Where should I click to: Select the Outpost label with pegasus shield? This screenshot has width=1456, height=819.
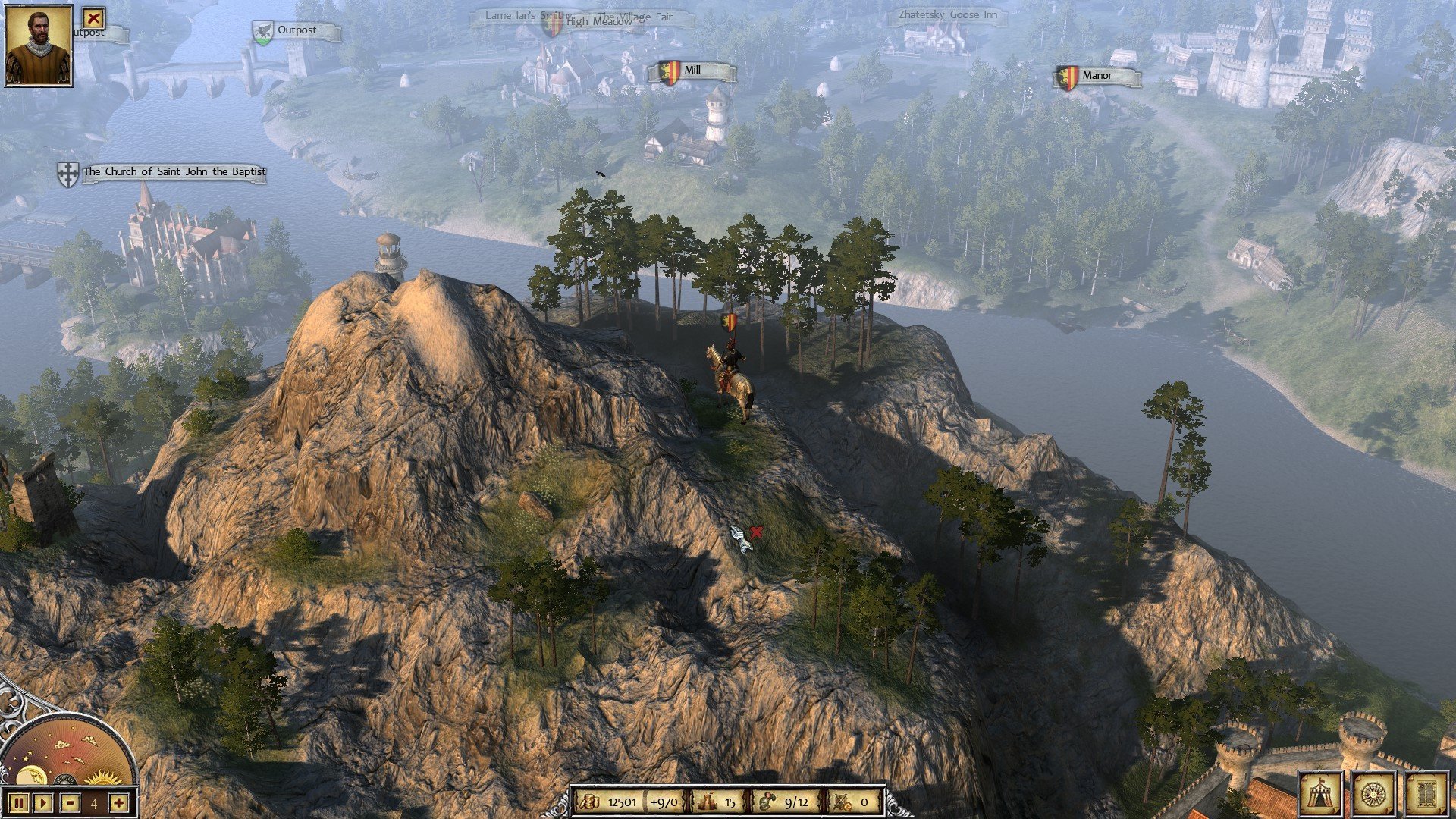point(296,31)
